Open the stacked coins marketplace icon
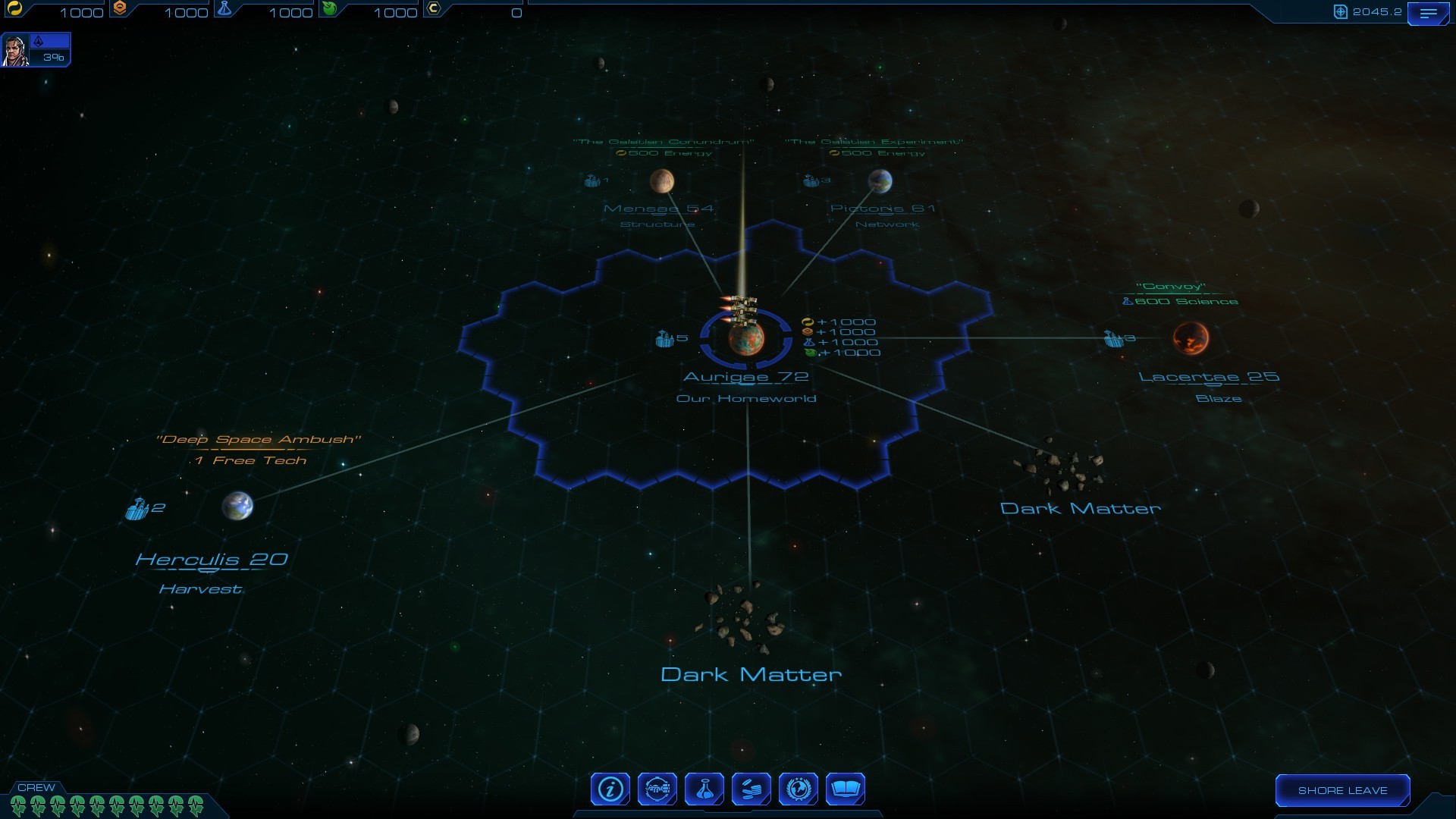 [x=752, y=789]
